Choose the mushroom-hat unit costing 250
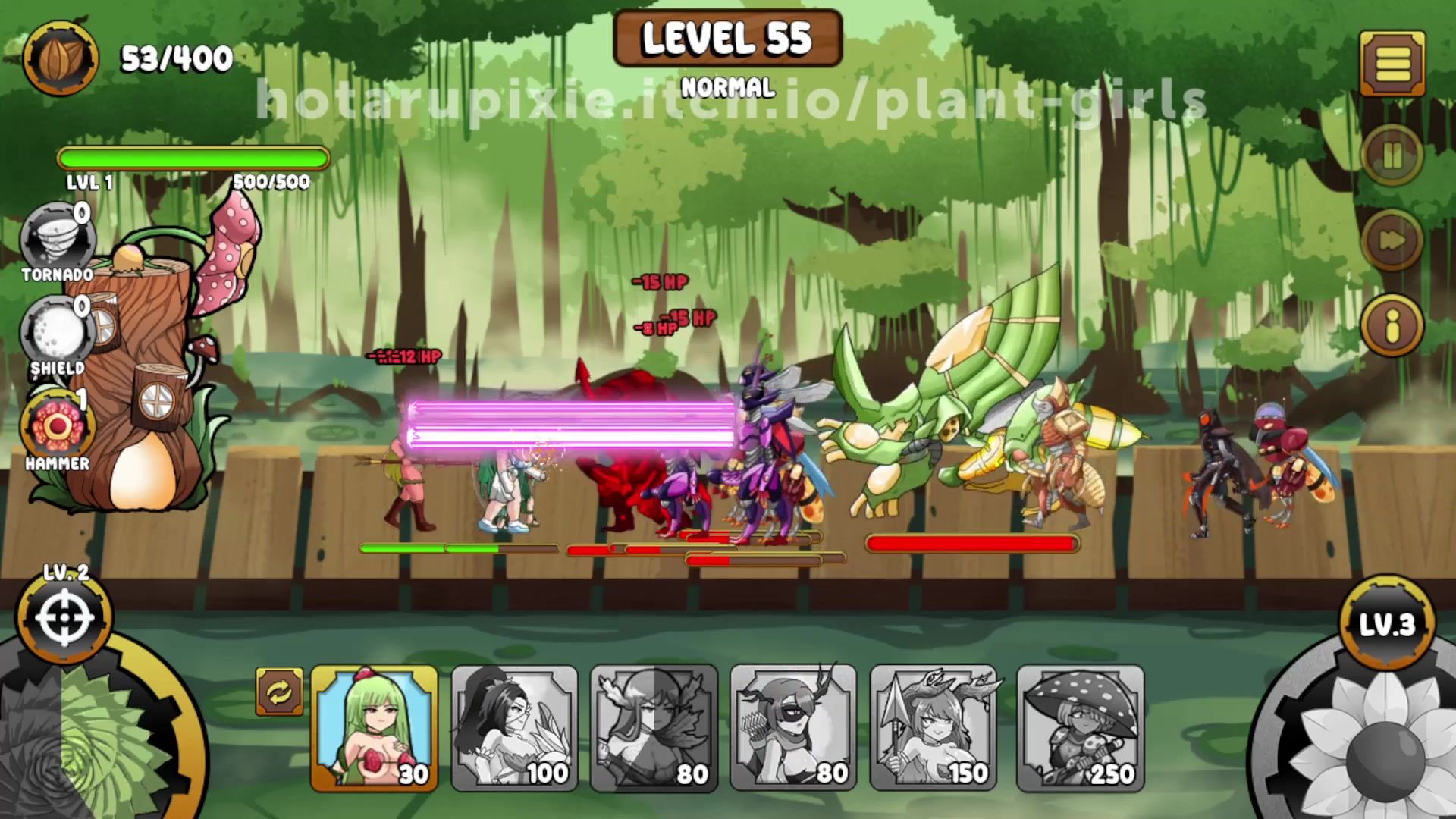The image size is (1456, 819). [1080, 728]
